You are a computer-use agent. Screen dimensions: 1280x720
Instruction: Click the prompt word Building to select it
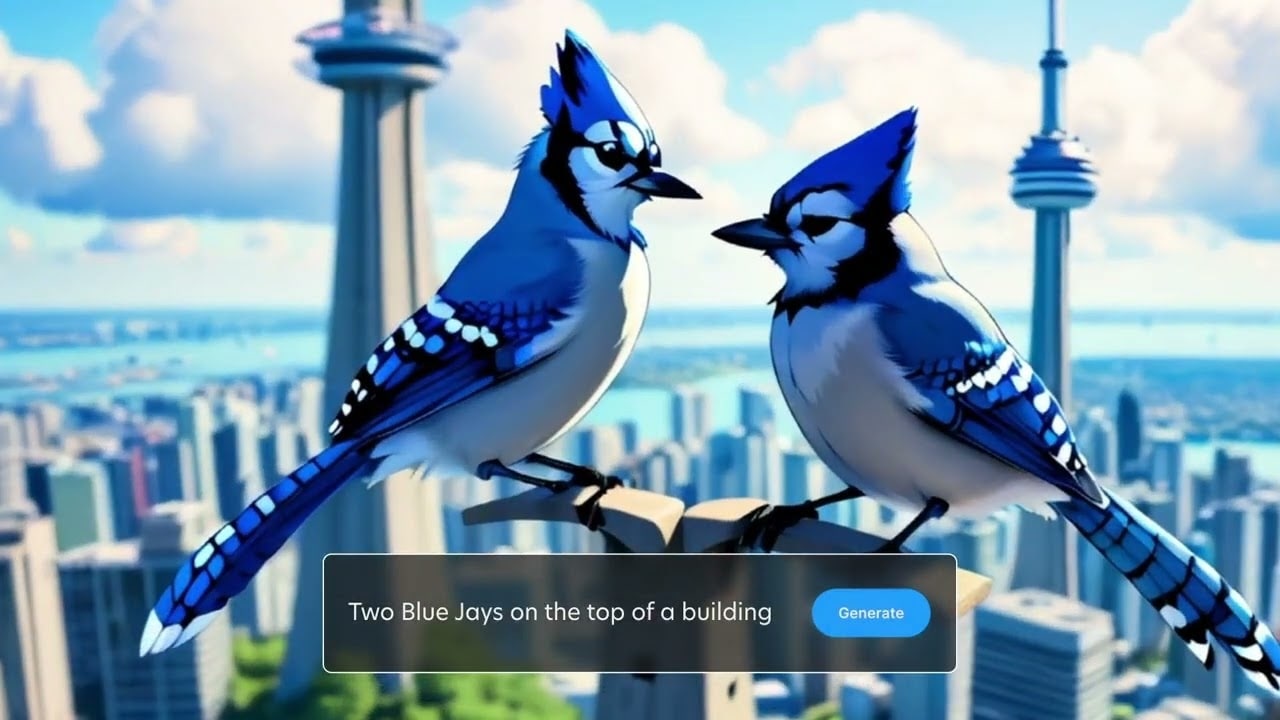(x=725, y=612)
